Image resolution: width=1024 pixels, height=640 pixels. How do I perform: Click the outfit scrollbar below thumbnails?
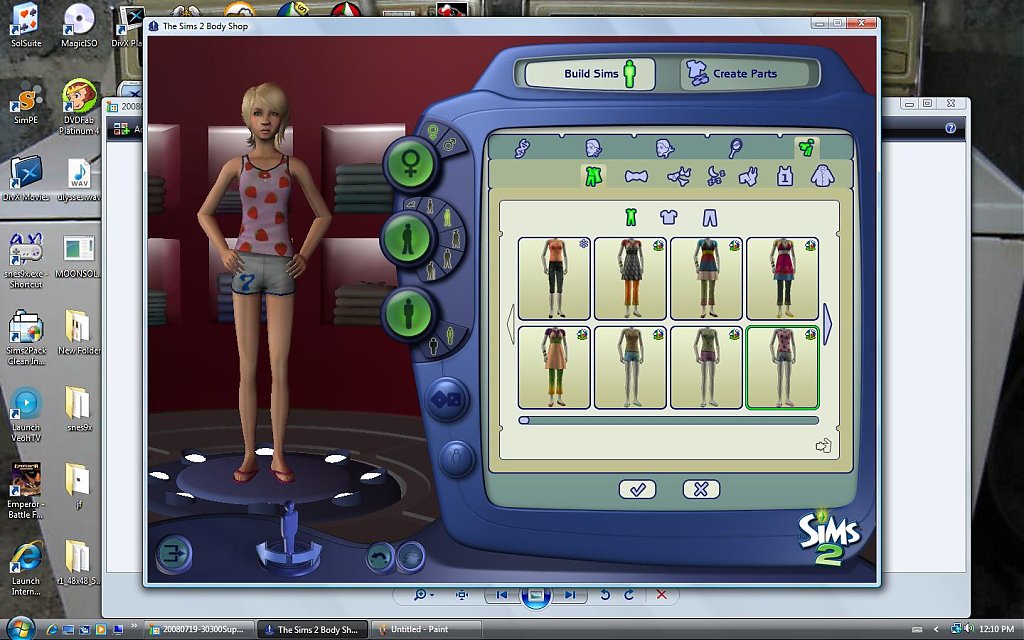click(x=670, y=421)
